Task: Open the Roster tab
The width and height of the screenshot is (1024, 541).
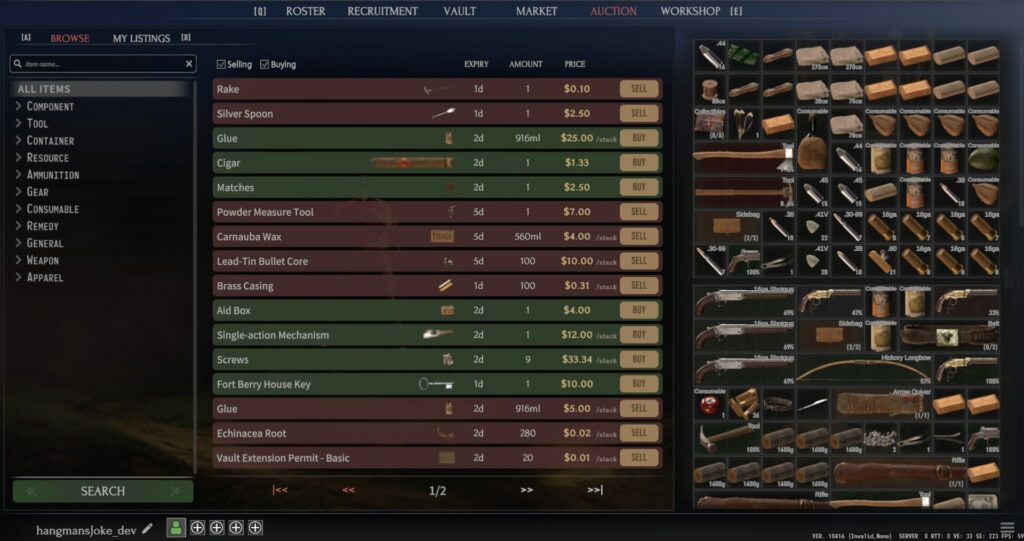Action: [x=305, y=11]
